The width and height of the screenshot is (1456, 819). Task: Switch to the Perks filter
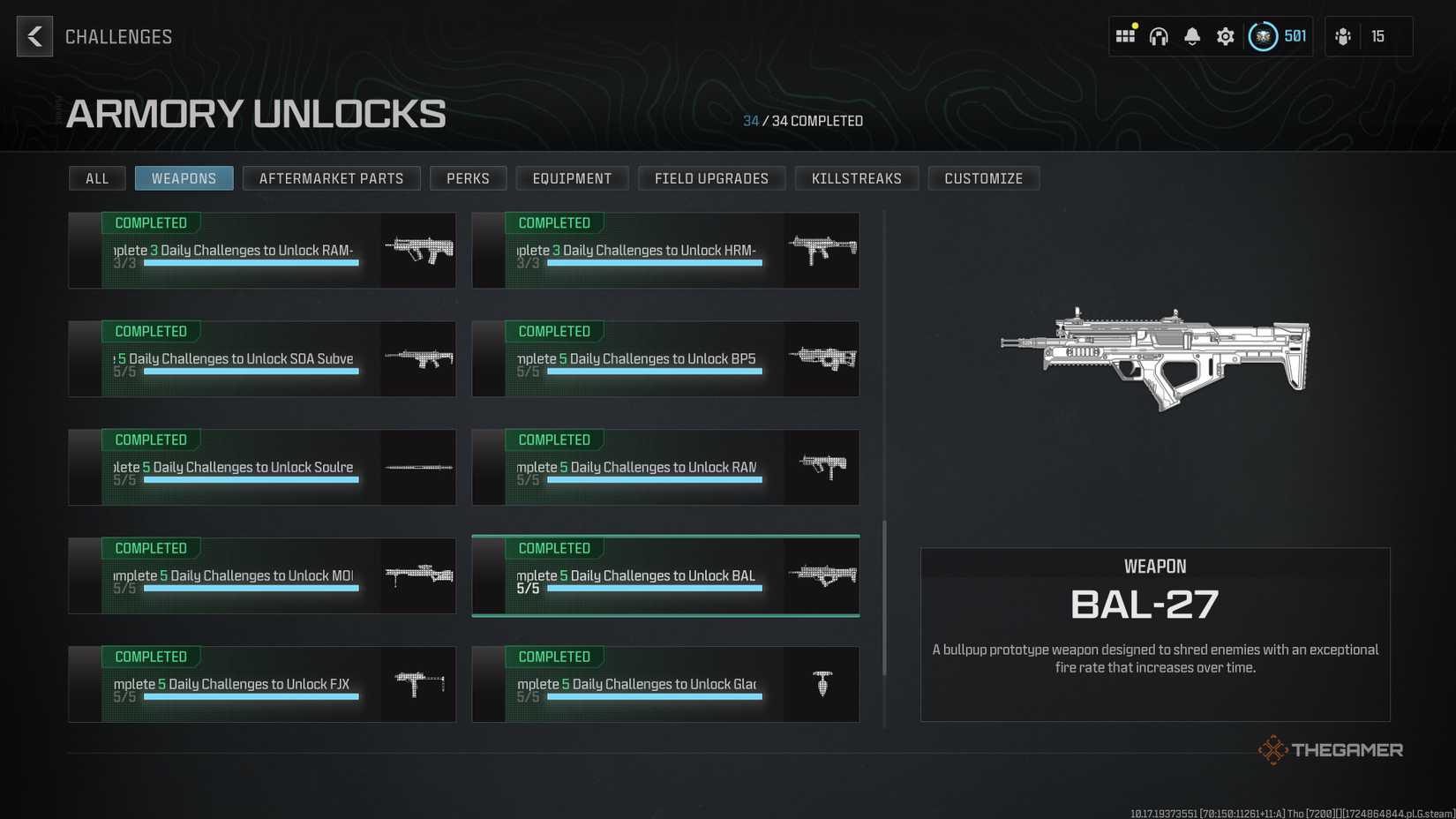coord(468,177)
